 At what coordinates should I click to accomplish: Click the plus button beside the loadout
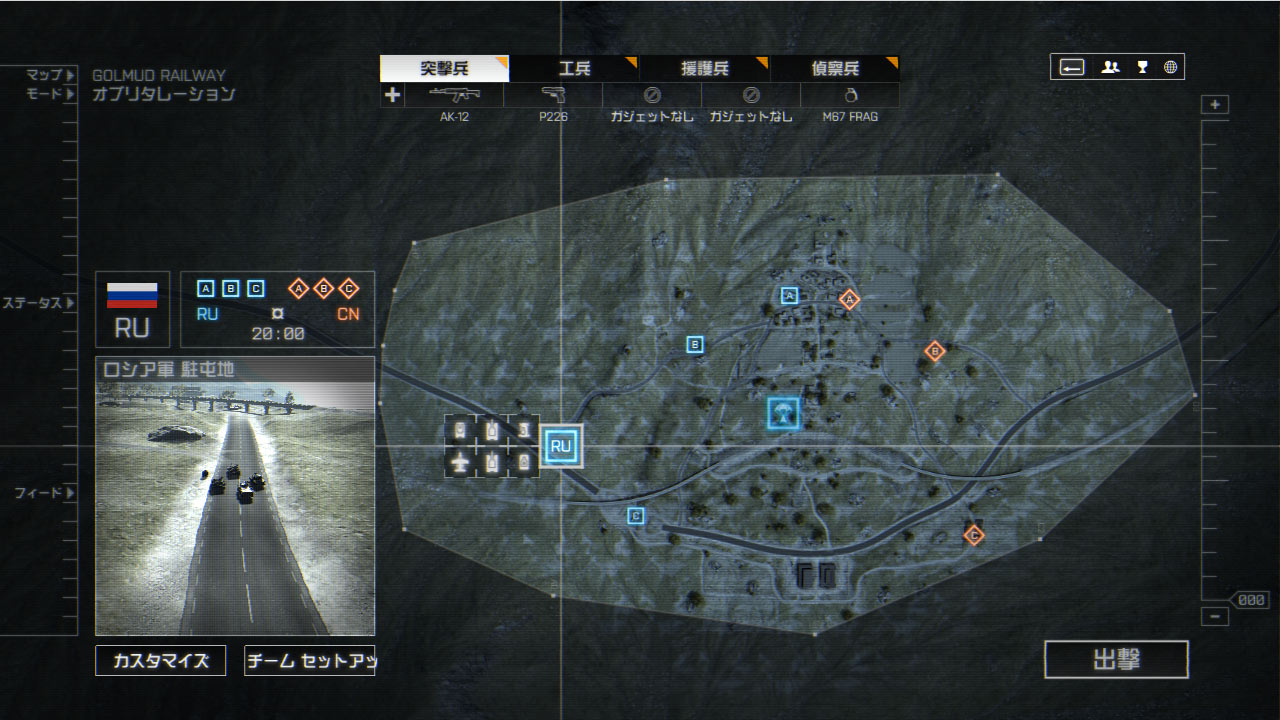point(392,95)
